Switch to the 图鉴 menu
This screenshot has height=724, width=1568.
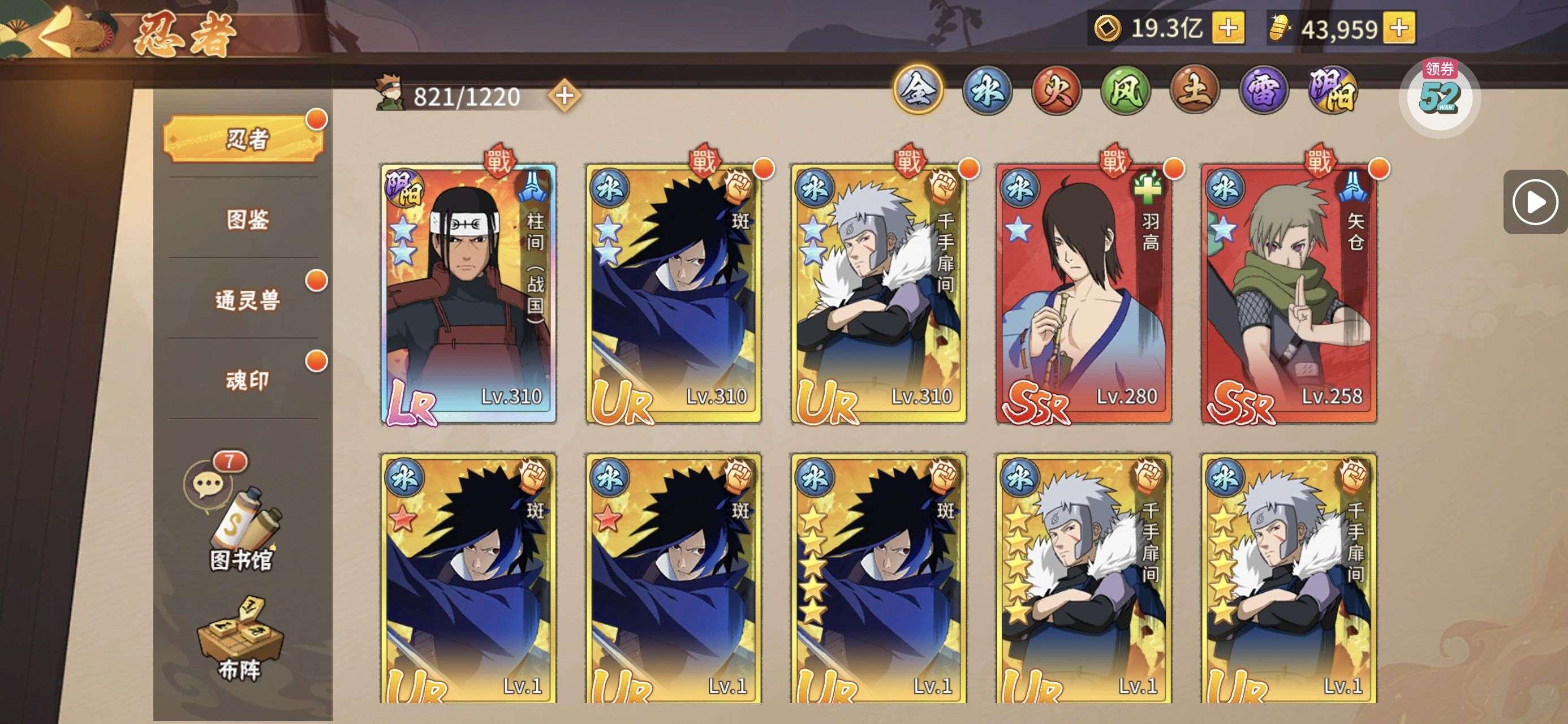247,219
